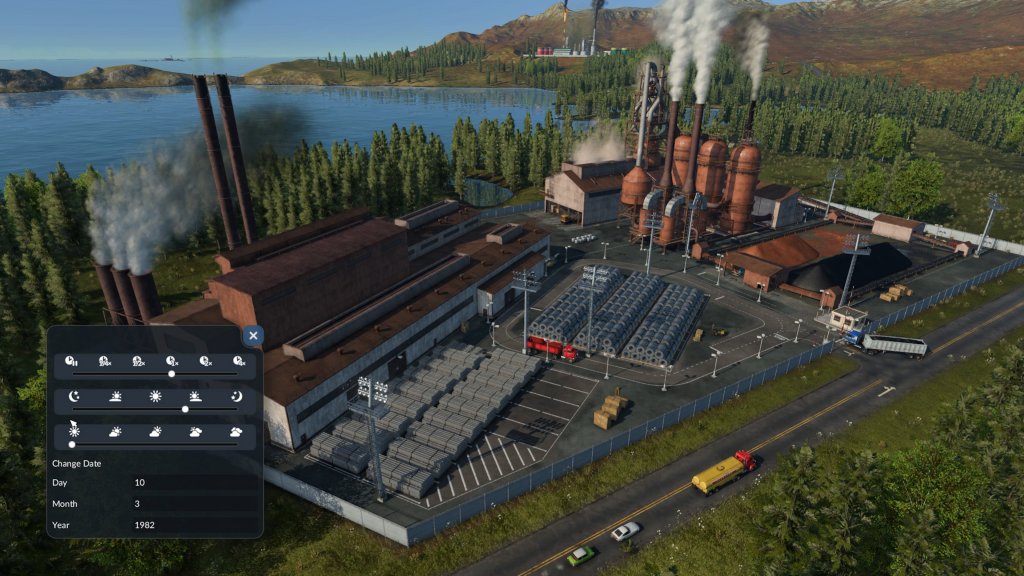Close the time and weather panel
The height and width of the screenshot is (576, 1024).
(253, 337)
